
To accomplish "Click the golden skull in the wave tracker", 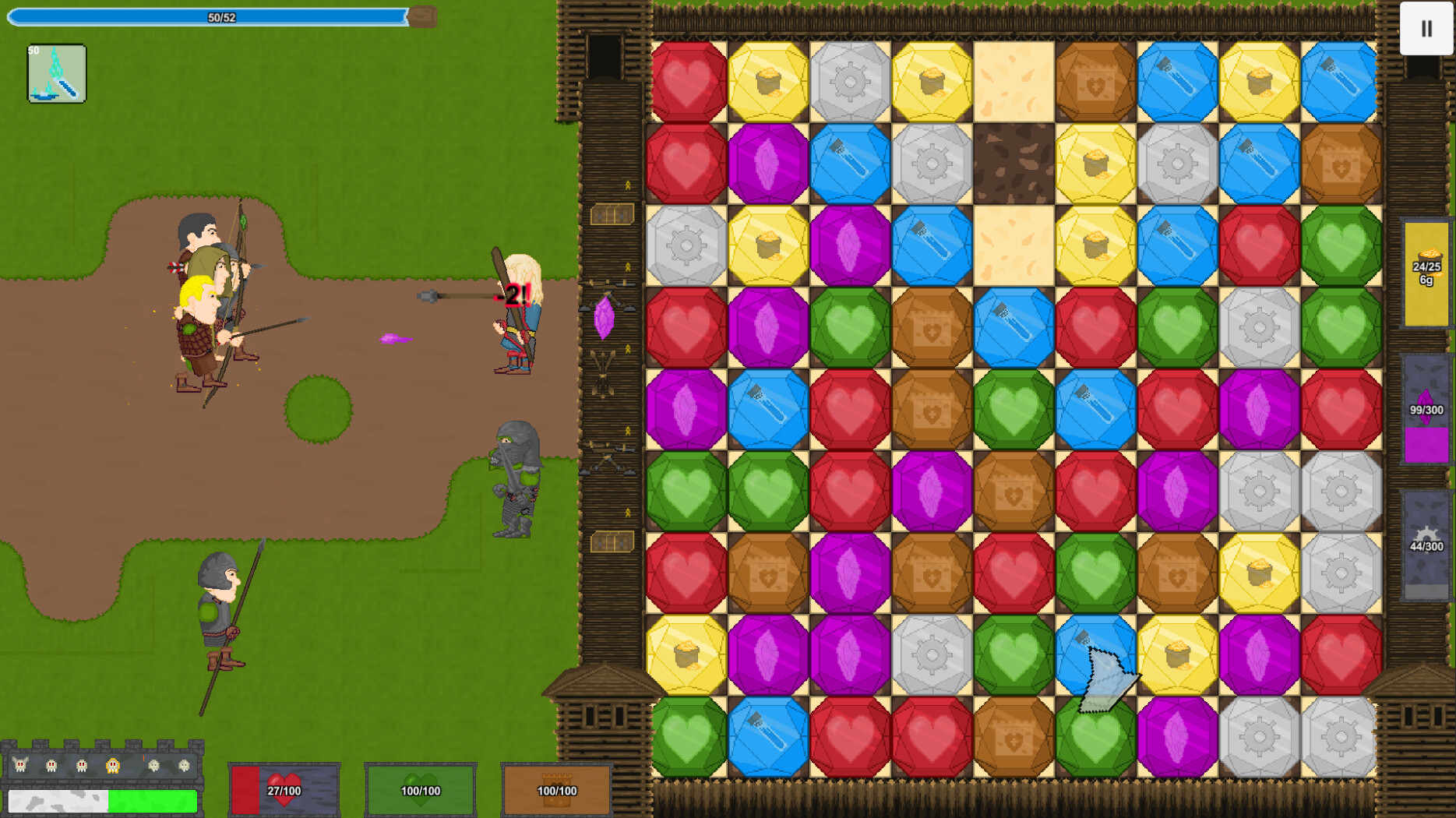I will [x=112, y=766].
